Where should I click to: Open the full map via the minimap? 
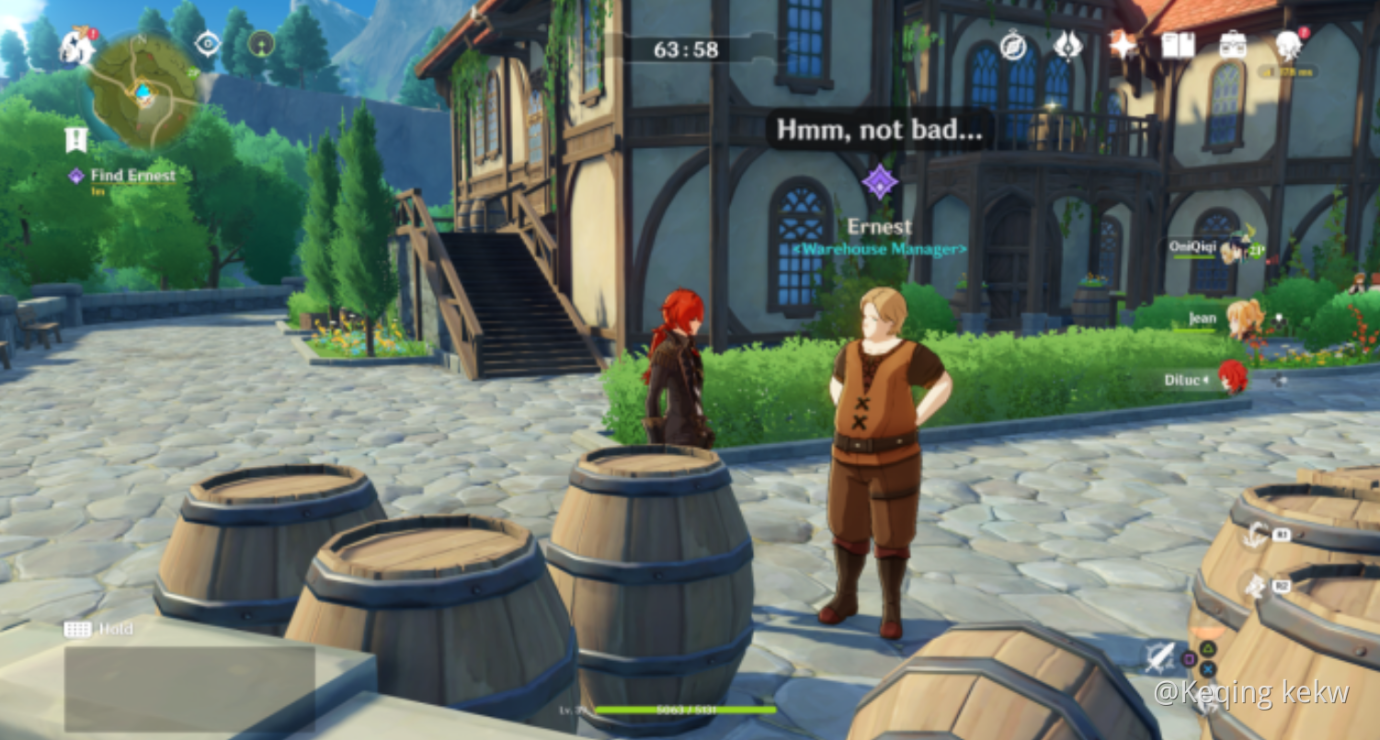pos(143,92)
